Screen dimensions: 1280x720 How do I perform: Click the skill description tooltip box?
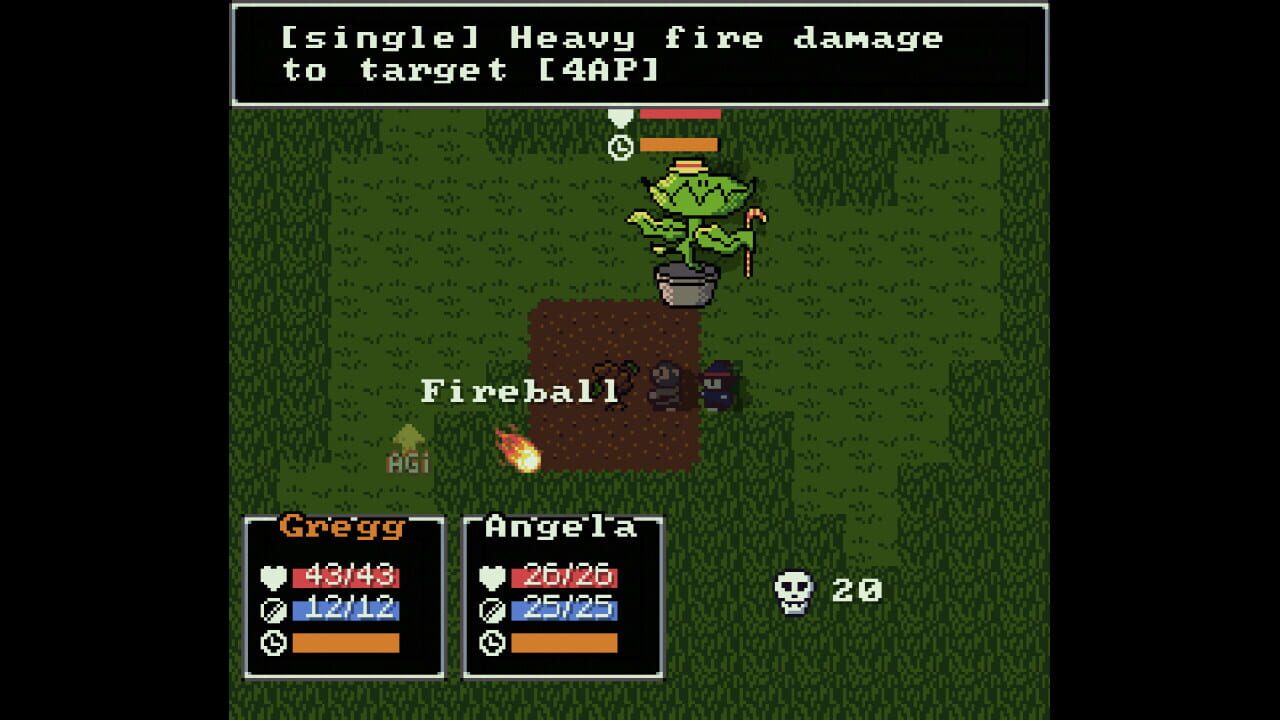click(x=640, y=55)
